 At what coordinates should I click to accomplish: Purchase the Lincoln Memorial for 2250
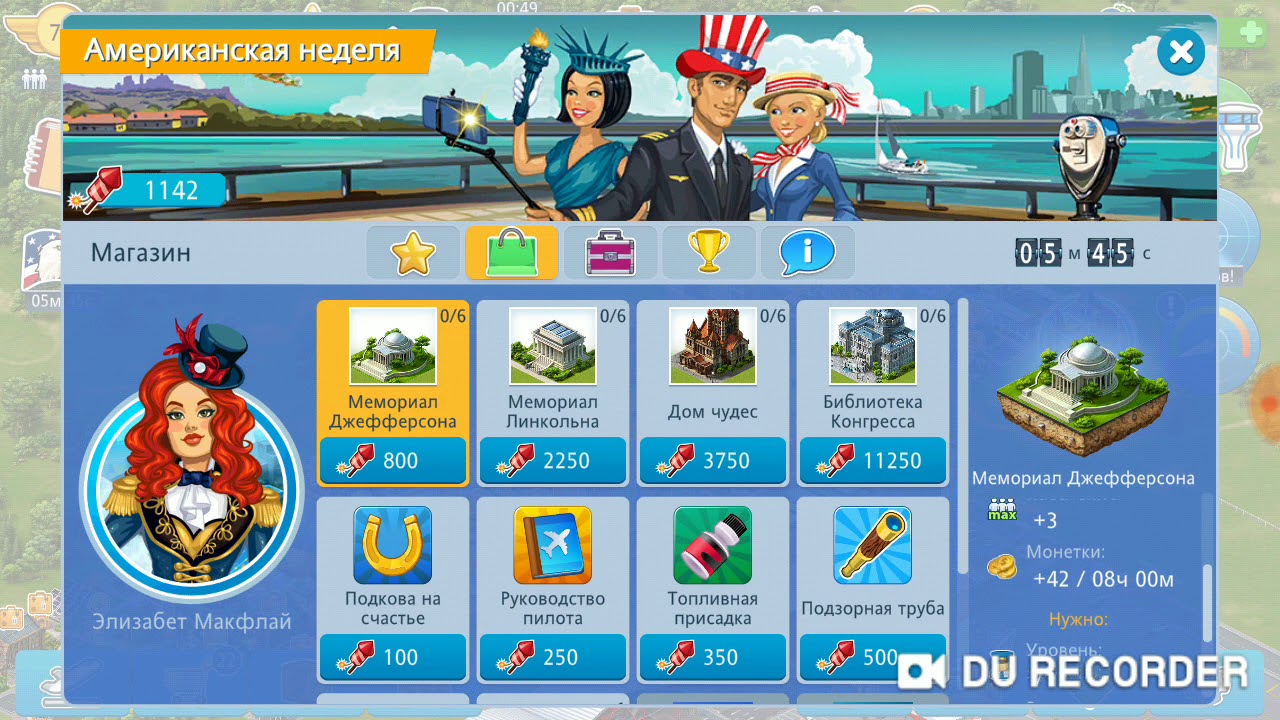(552, 461)
